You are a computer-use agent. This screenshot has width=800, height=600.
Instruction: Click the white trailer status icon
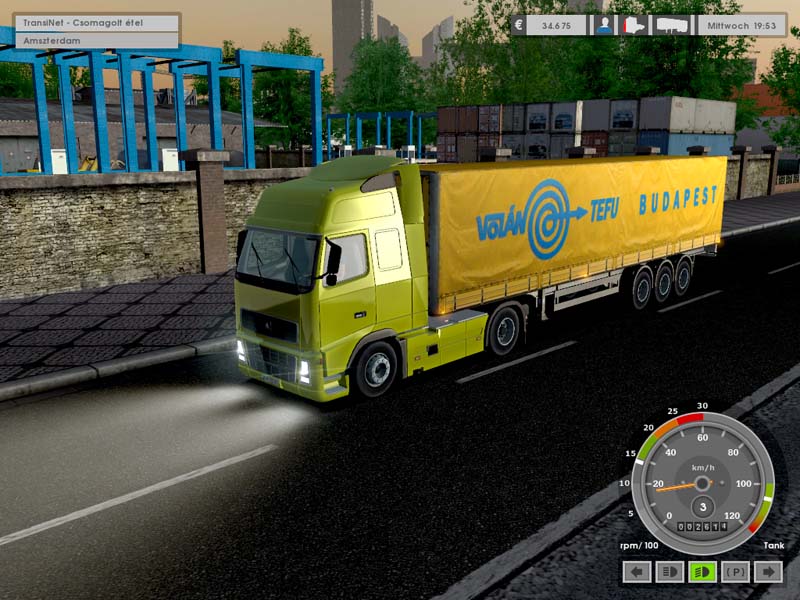tap(673, 26)
